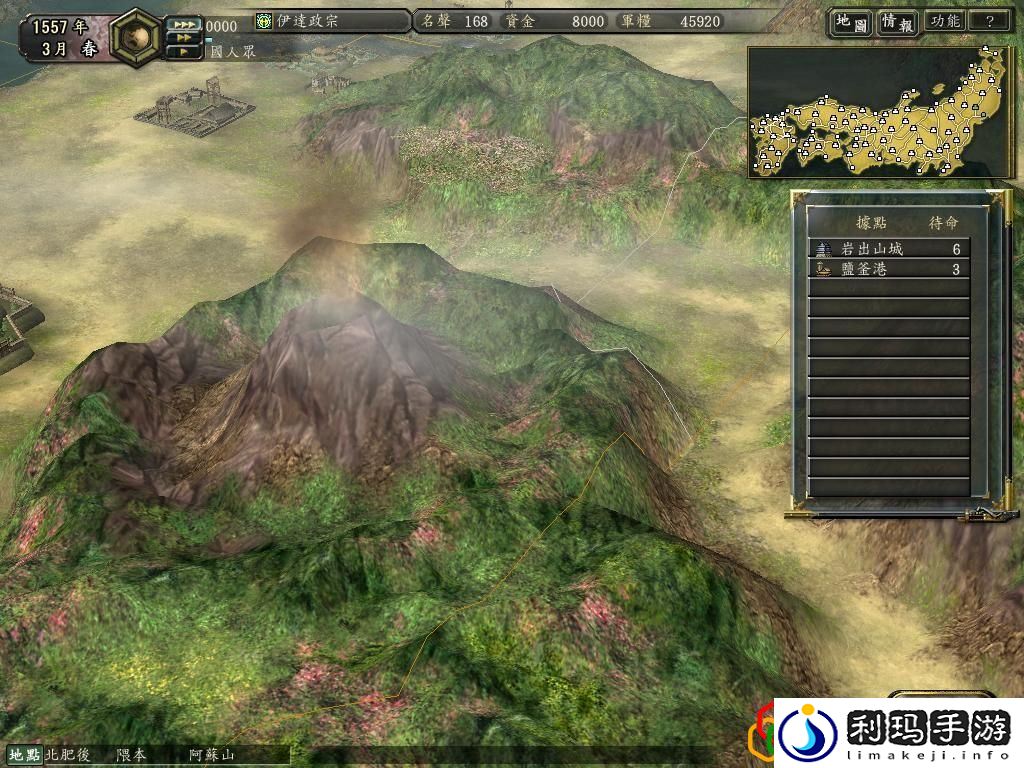Viewport: 1024px width, 768px height.
Task: Sort base list by 待命 column
Action: pos(943,222)
